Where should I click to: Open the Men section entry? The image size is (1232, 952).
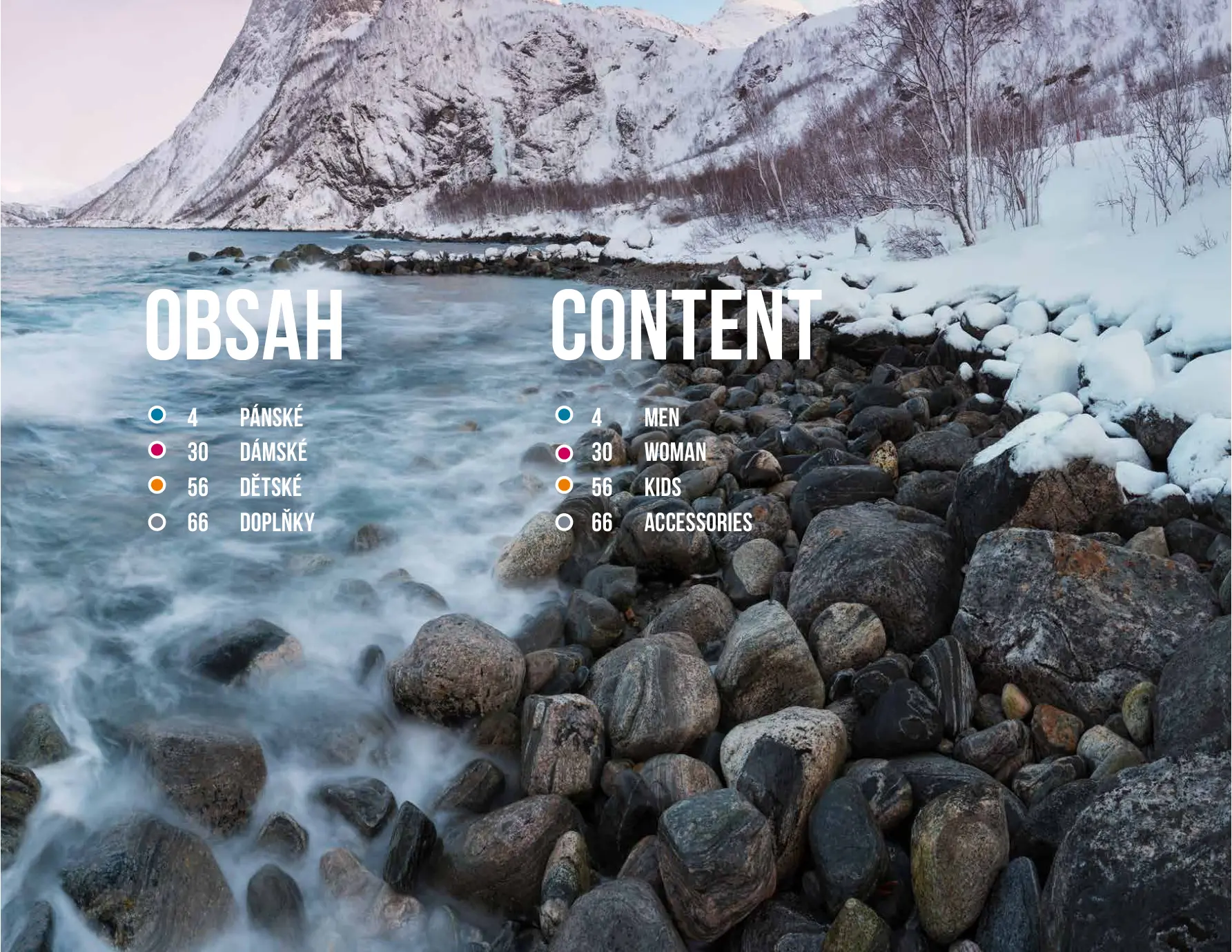[x=661, y=417]
